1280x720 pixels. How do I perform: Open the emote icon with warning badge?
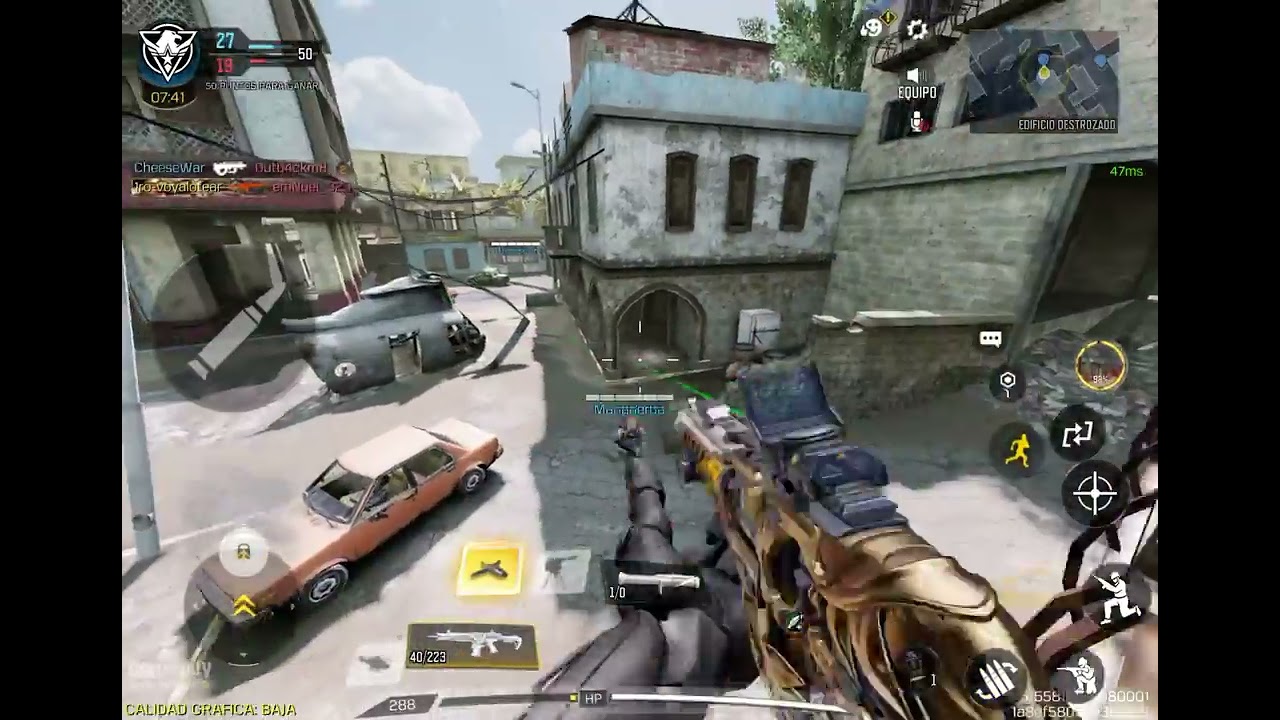[x=873, y=27]
